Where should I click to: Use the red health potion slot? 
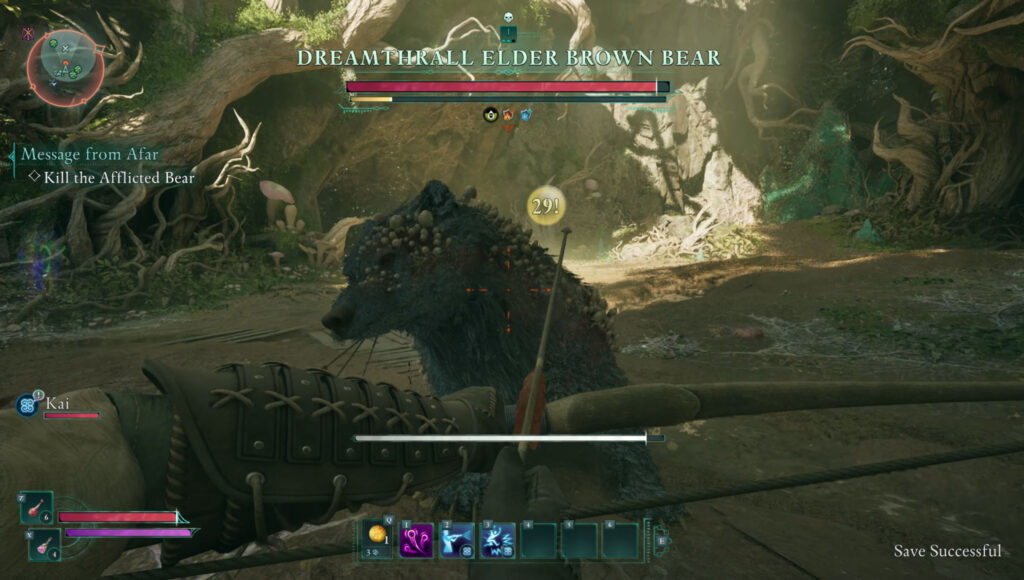click(x=35, y=507)
